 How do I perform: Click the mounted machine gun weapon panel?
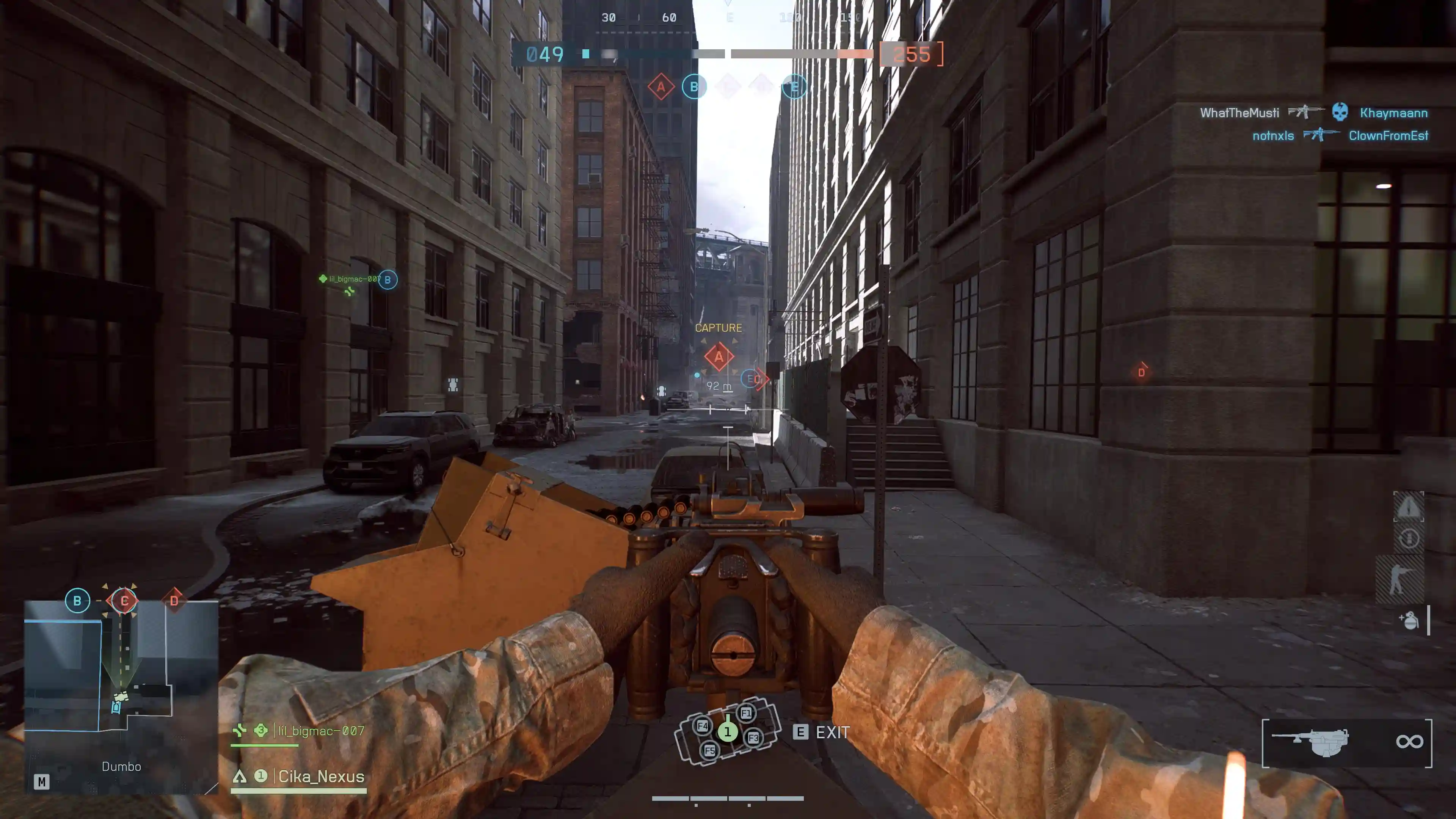[x=1346, y=742]
